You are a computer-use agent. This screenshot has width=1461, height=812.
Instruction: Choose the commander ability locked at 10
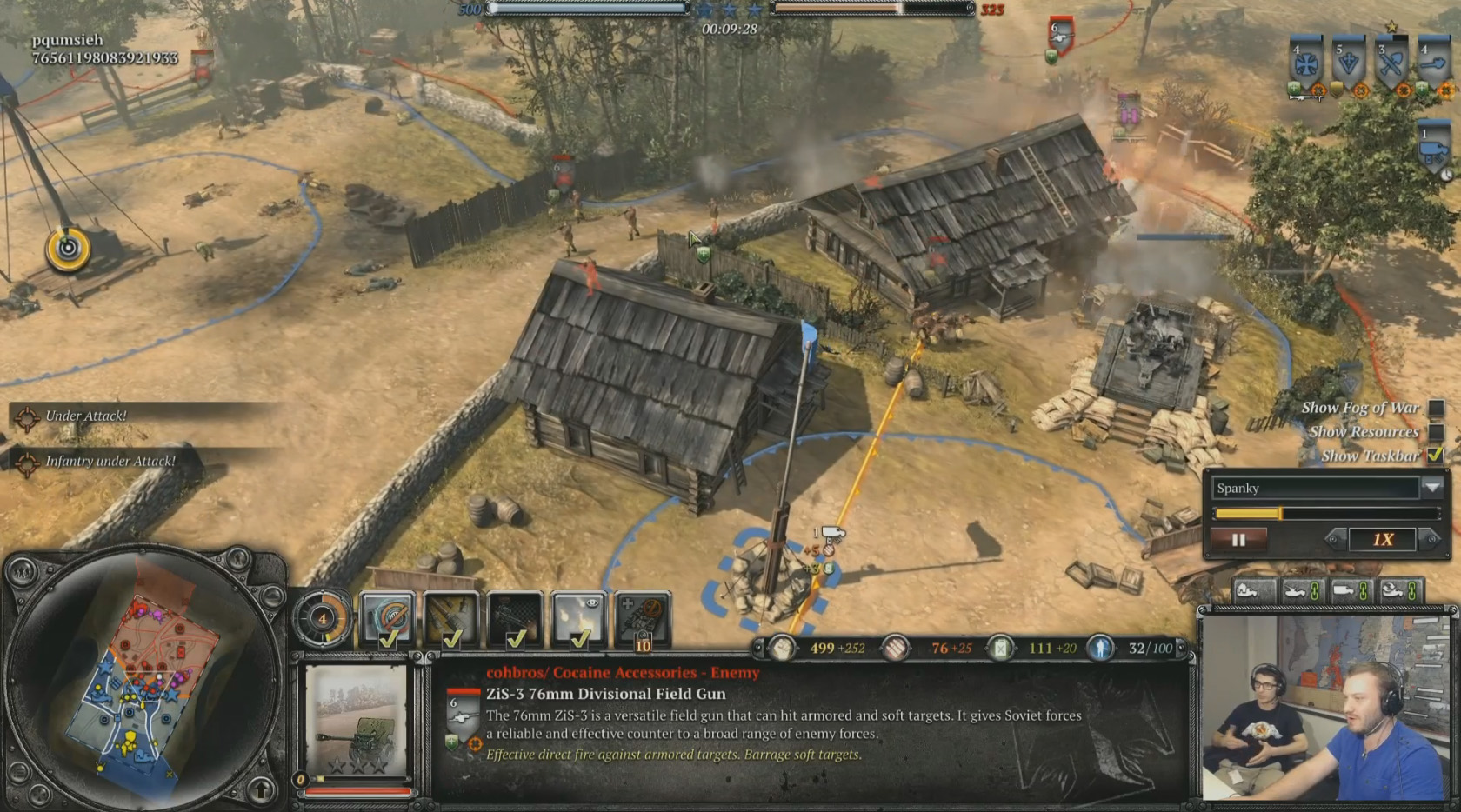point(643,619)
